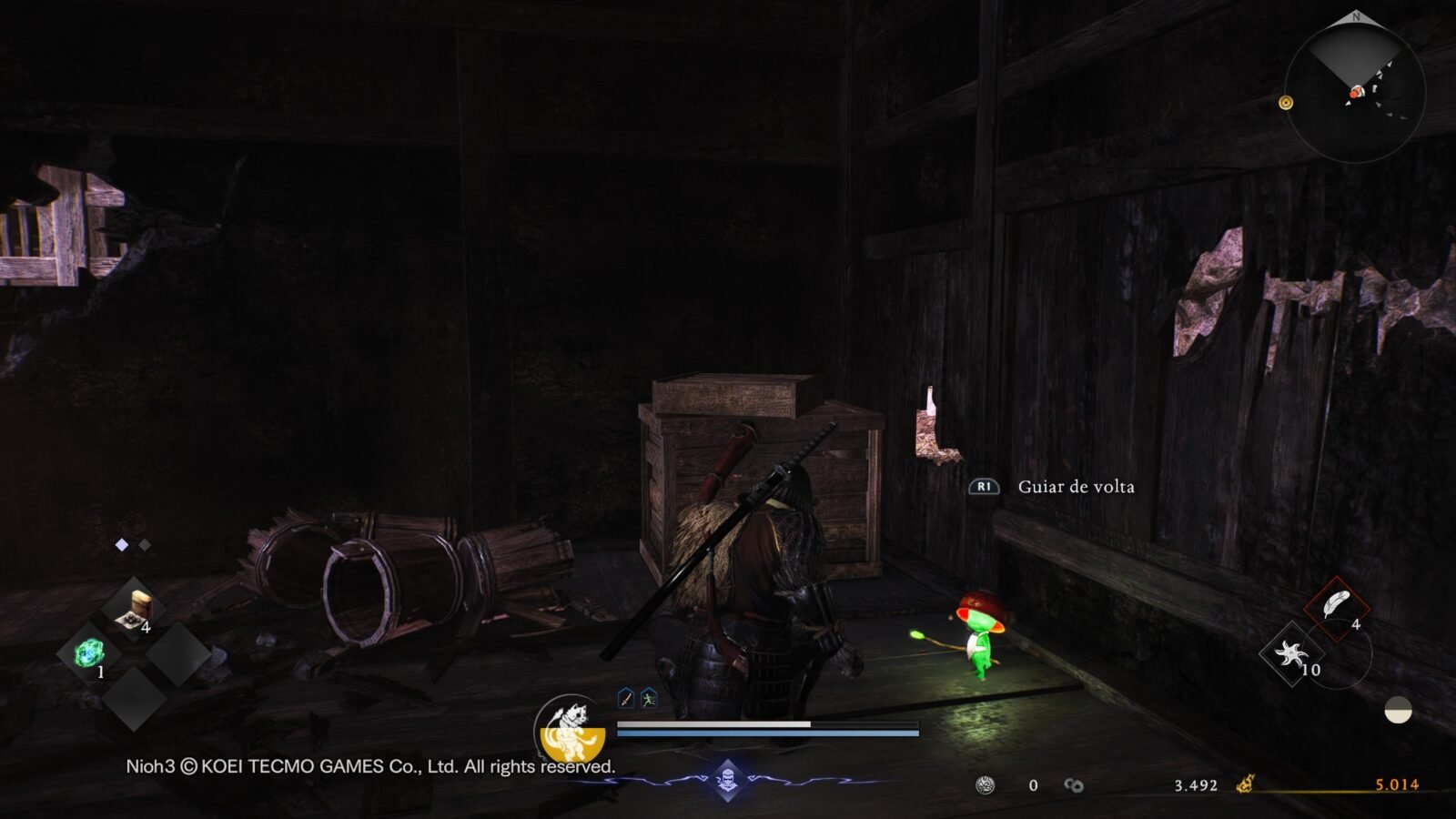Select the yellow objective marker beside the minimap

pos(1286,103)
